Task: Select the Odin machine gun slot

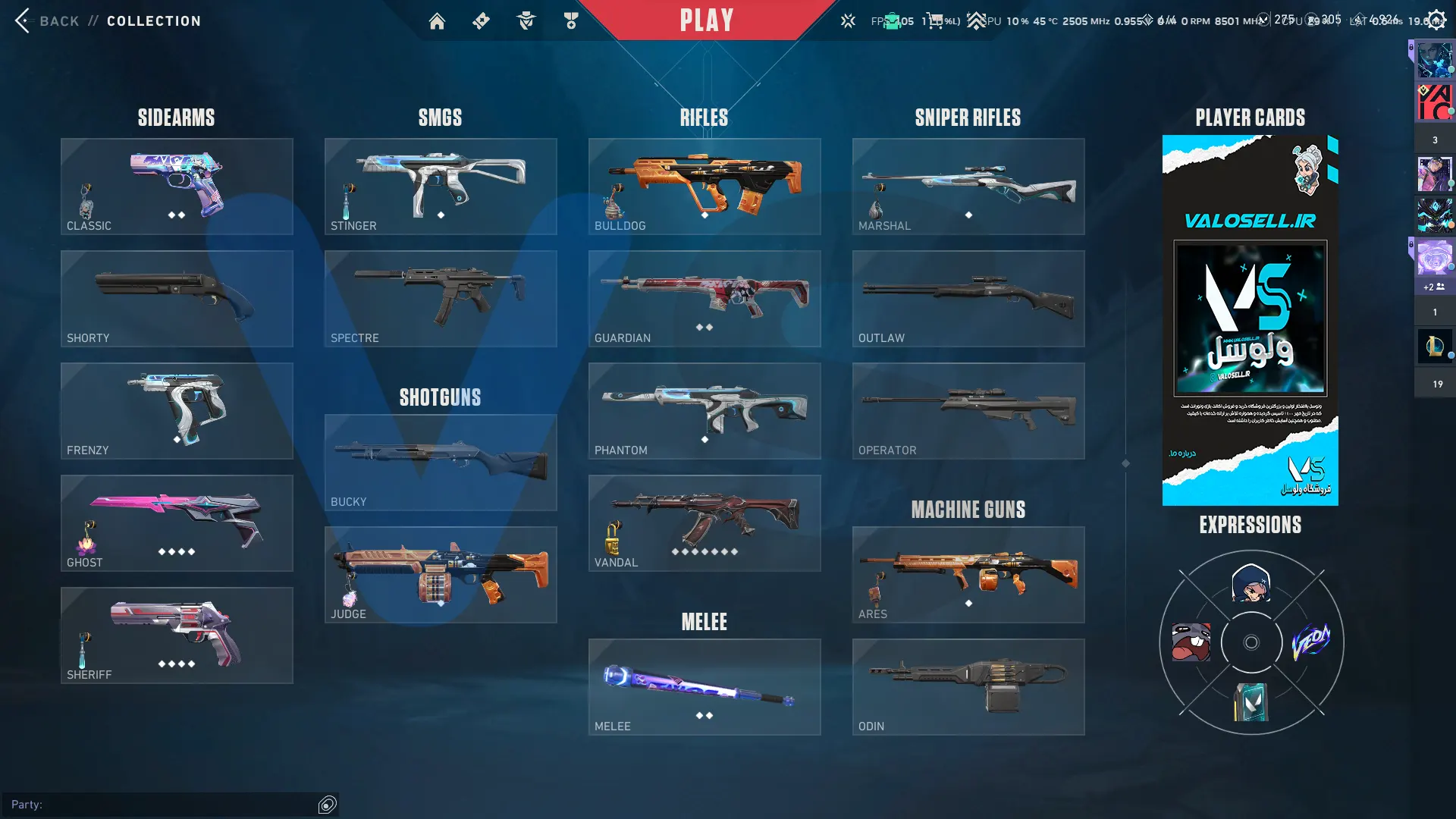Action: 968,687
